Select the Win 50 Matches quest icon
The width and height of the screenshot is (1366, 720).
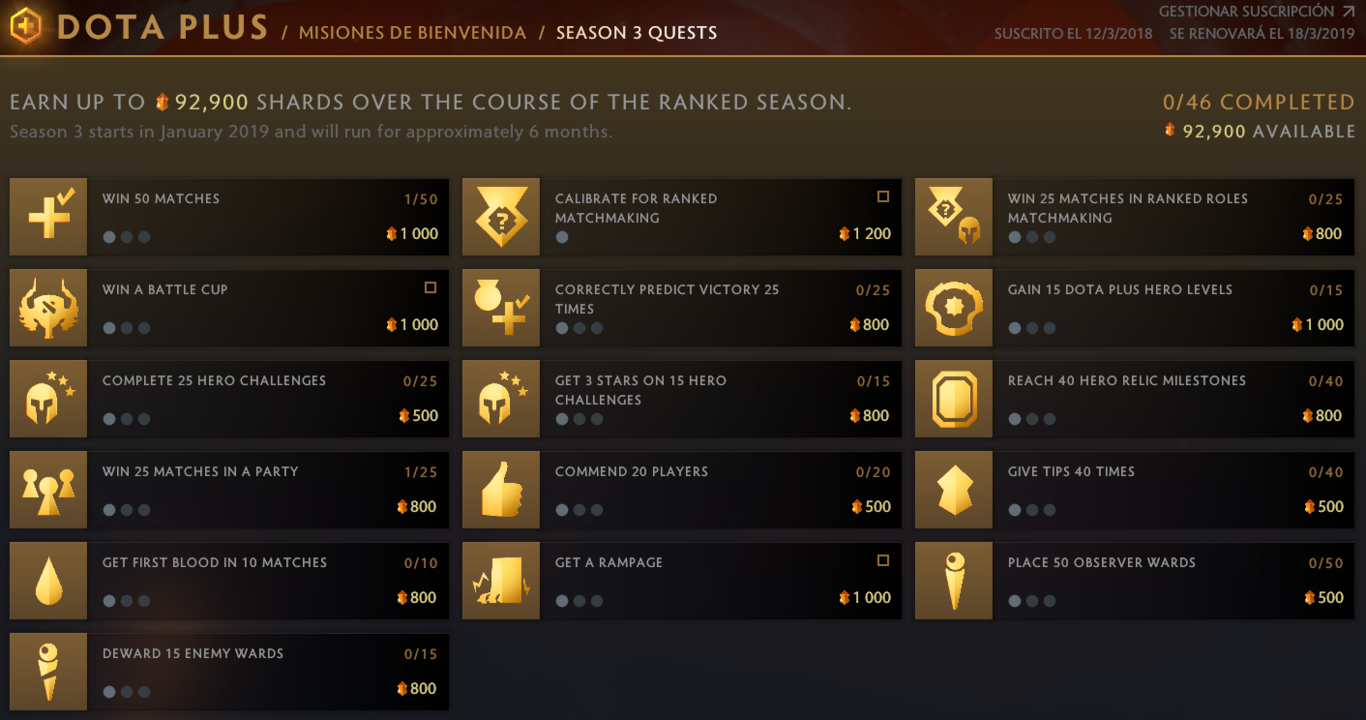(48, 216)
